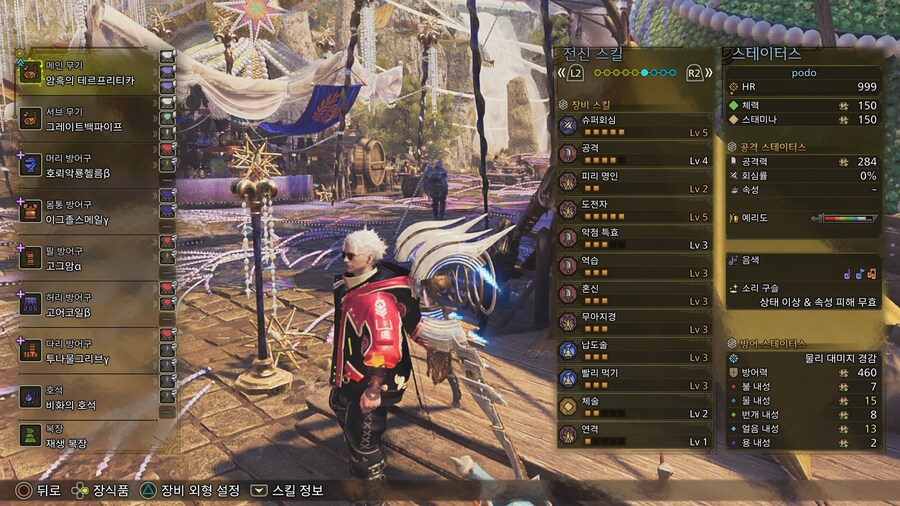Image resolution: width=900 pixels, height=506 pixels.
Task: Click the 빨리 먹기 skill row
Action: [635, 379]
